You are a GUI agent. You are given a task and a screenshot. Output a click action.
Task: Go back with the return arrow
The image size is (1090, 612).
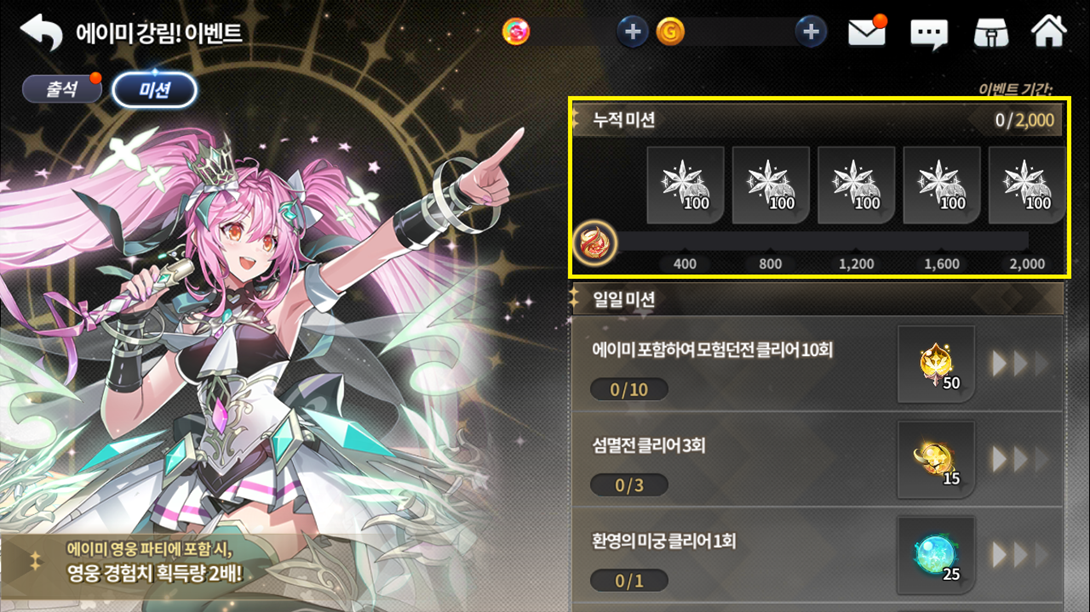click(41, 33)
